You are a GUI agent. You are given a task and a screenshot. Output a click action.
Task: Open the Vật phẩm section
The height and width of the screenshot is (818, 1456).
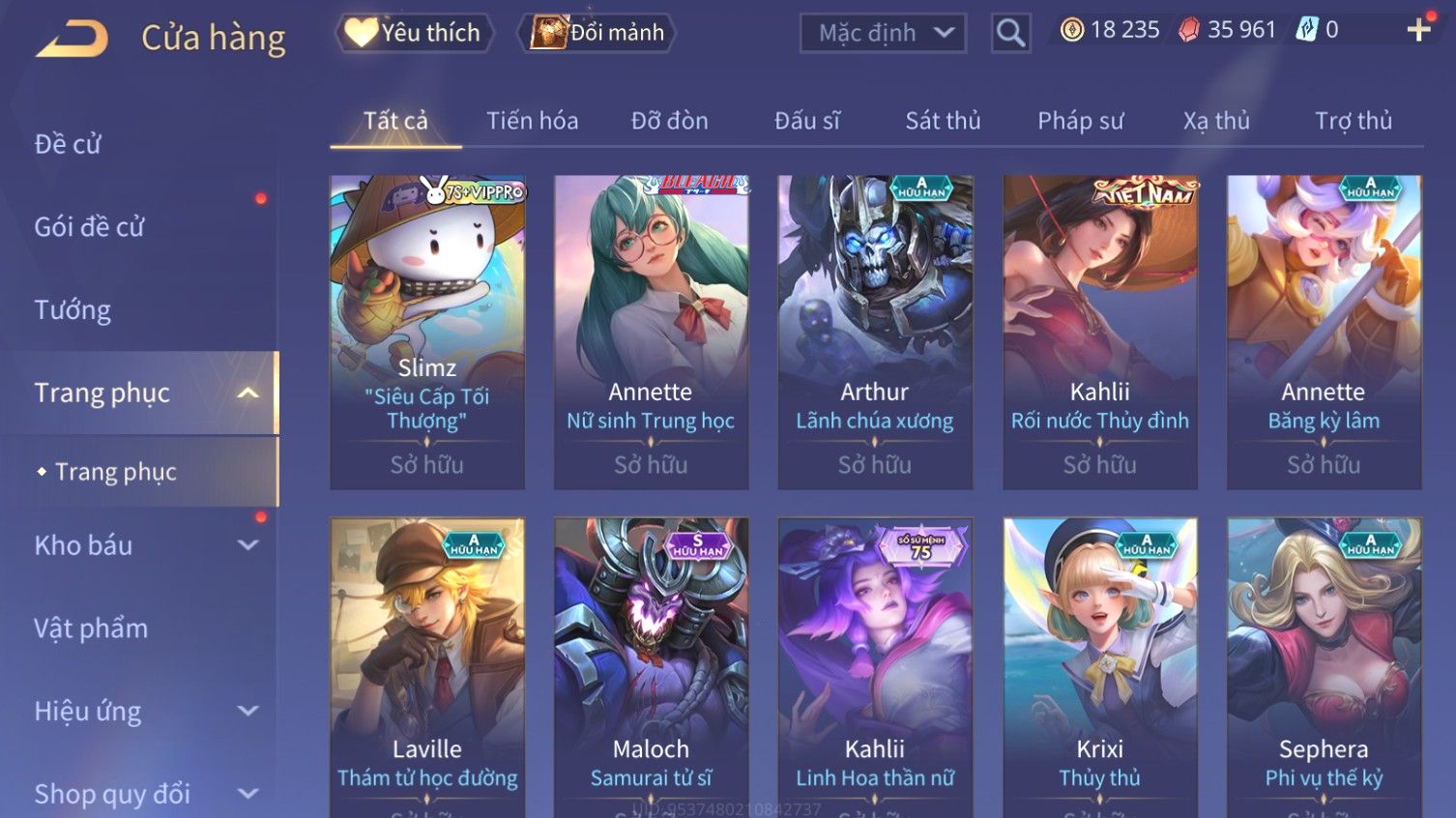pyautogui.click(x=91, y=628)
